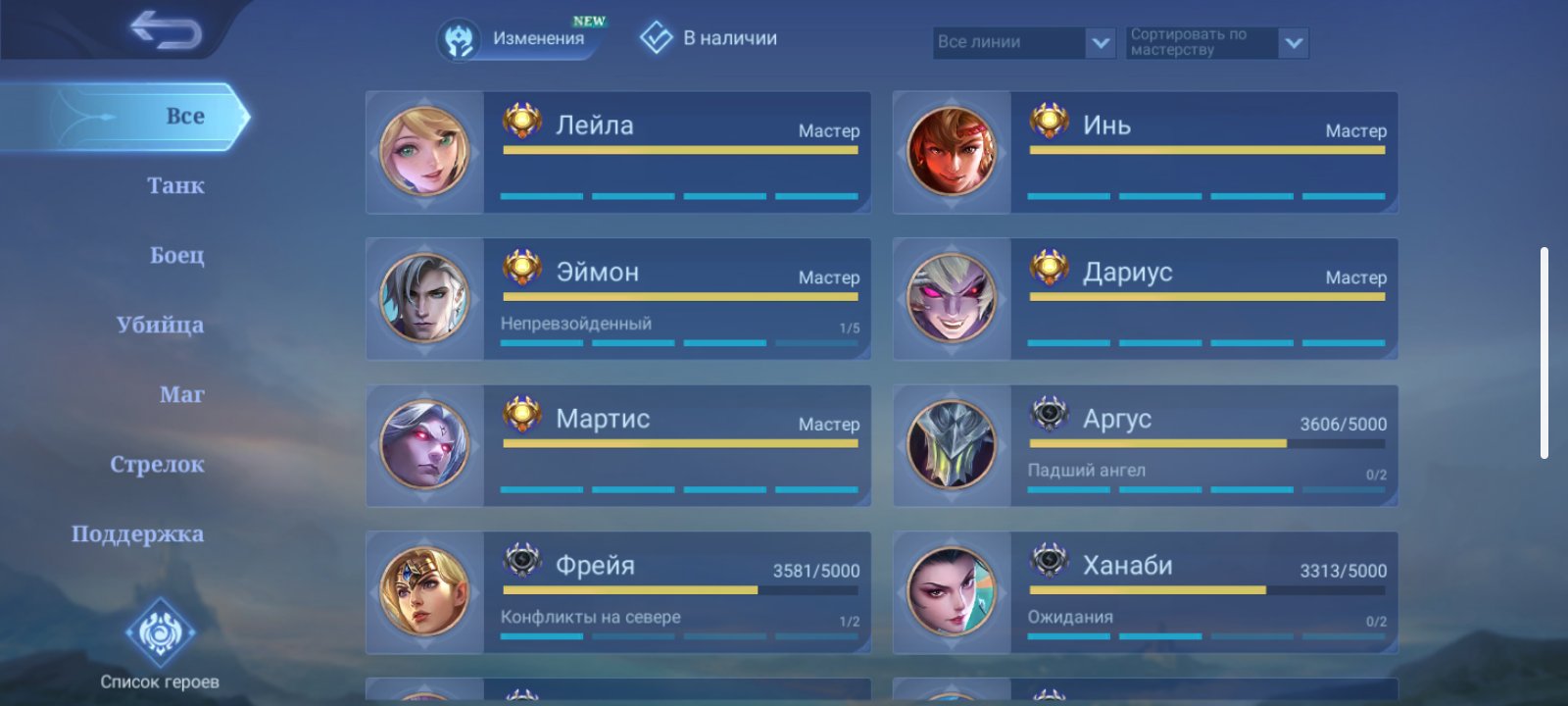Choose the Маг category

(182, 395)
